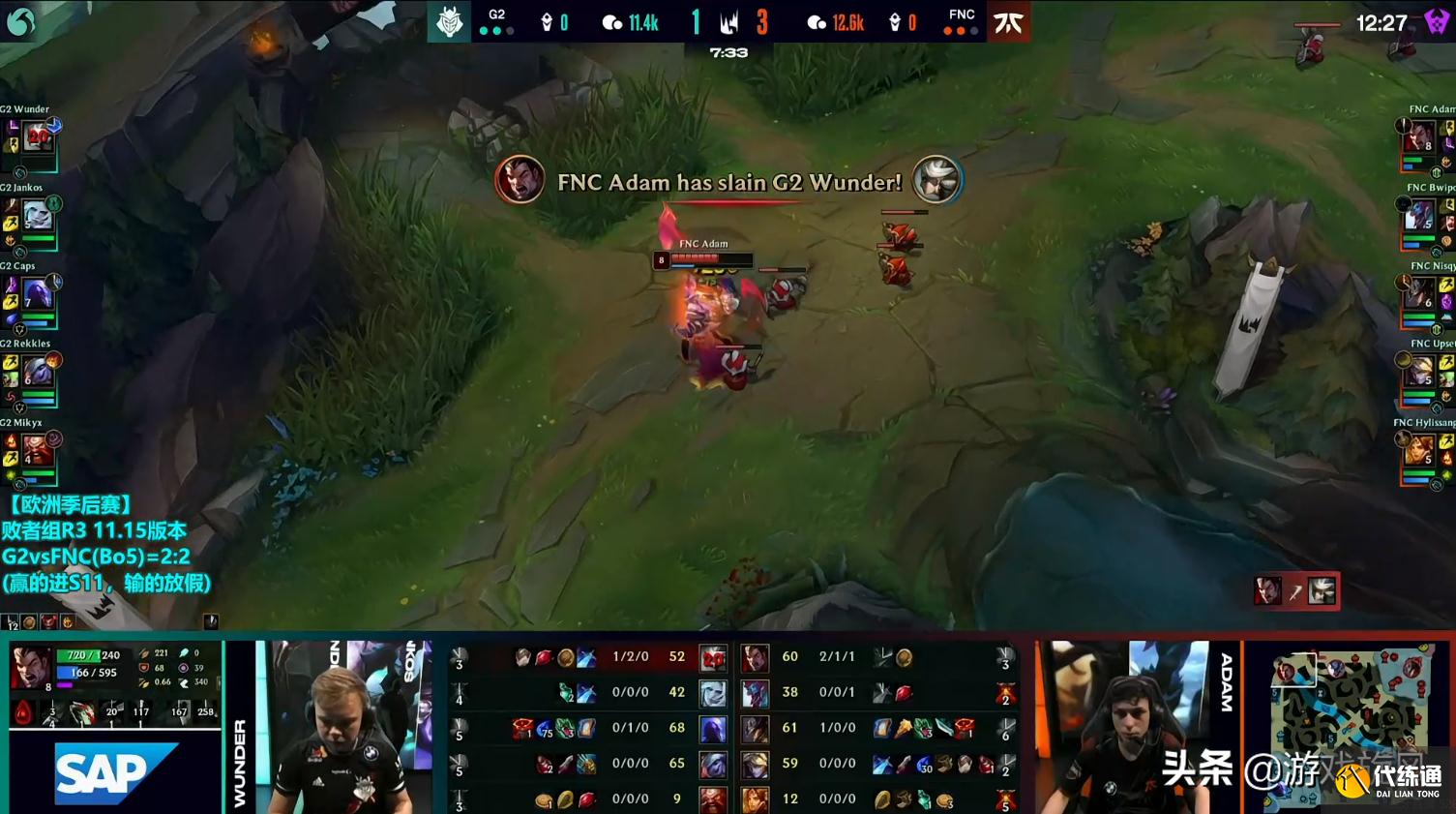
Task: Select G2 Wunder's Flash summoner spell icon
Action: tap(11, 145)
